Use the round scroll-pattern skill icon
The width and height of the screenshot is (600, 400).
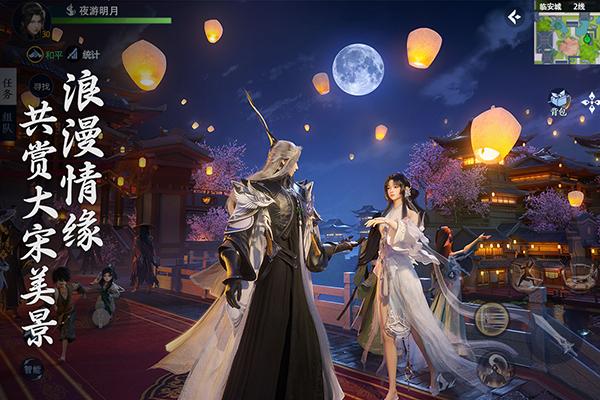click(x=490, y=316)
